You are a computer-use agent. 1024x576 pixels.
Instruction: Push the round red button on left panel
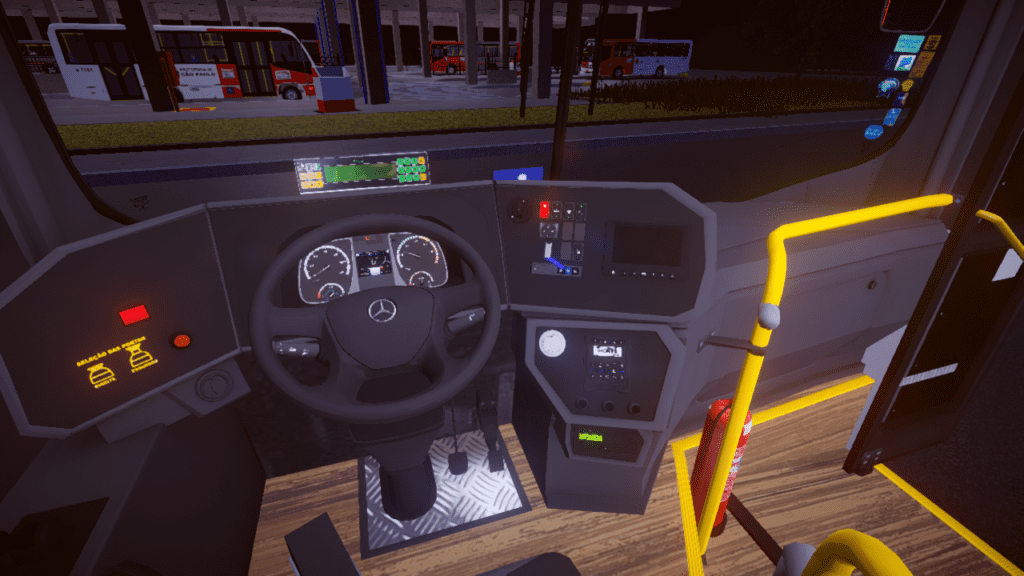(182, 341)
